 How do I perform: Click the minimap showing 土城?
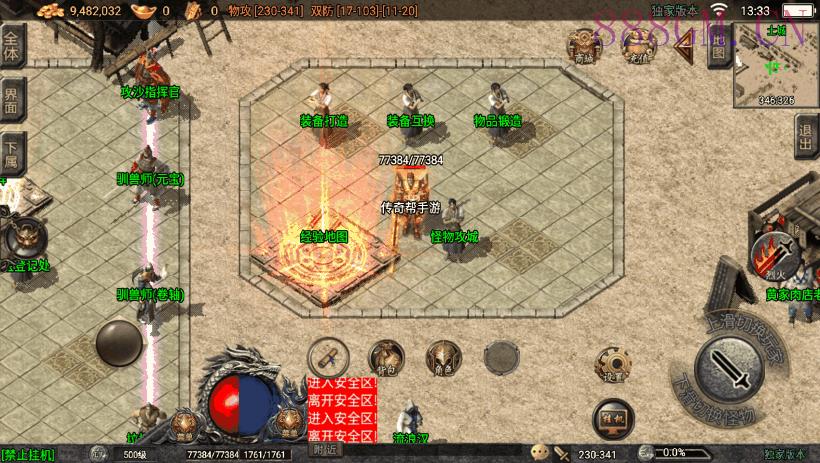click(775, 64)
